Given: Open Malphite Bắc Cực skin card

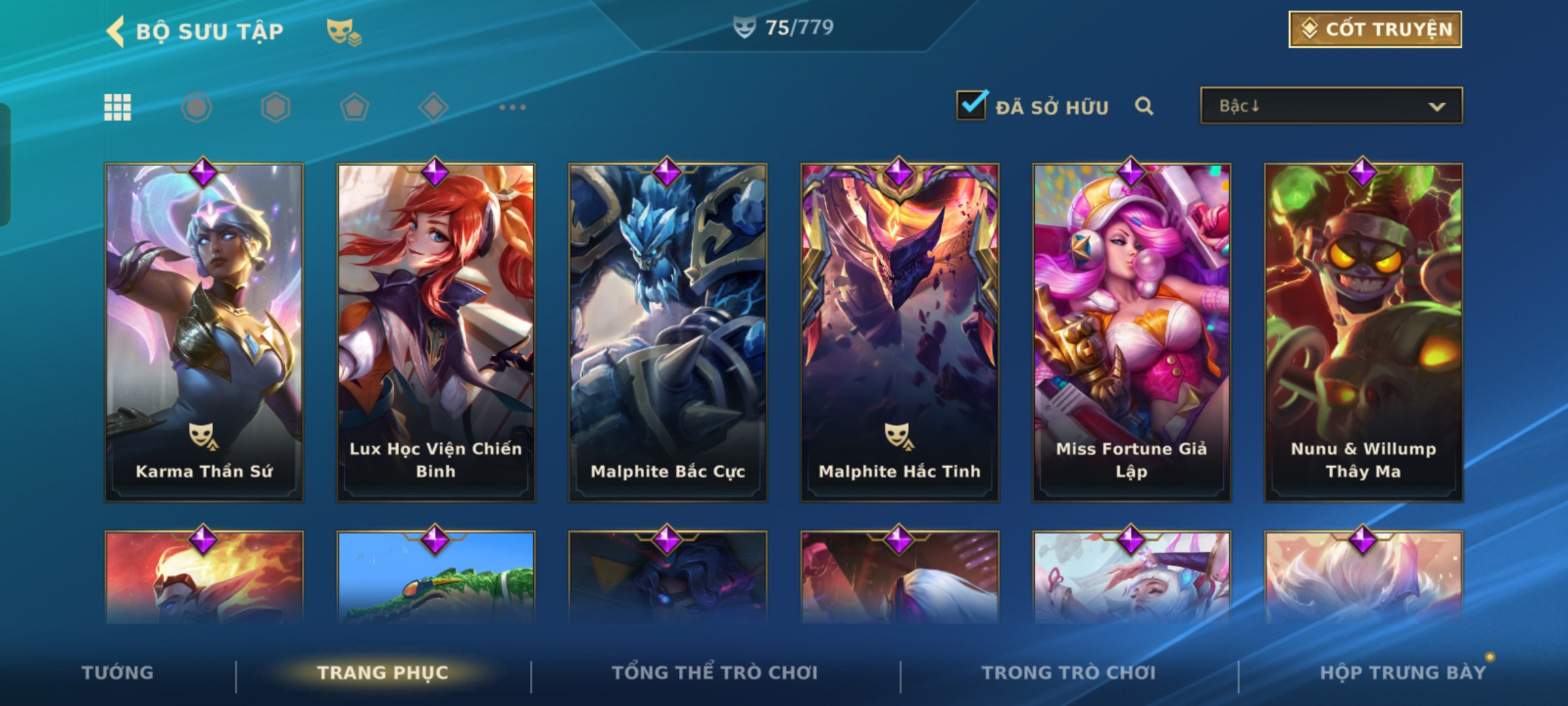Looking at the screenshot, I should [668, 332].
